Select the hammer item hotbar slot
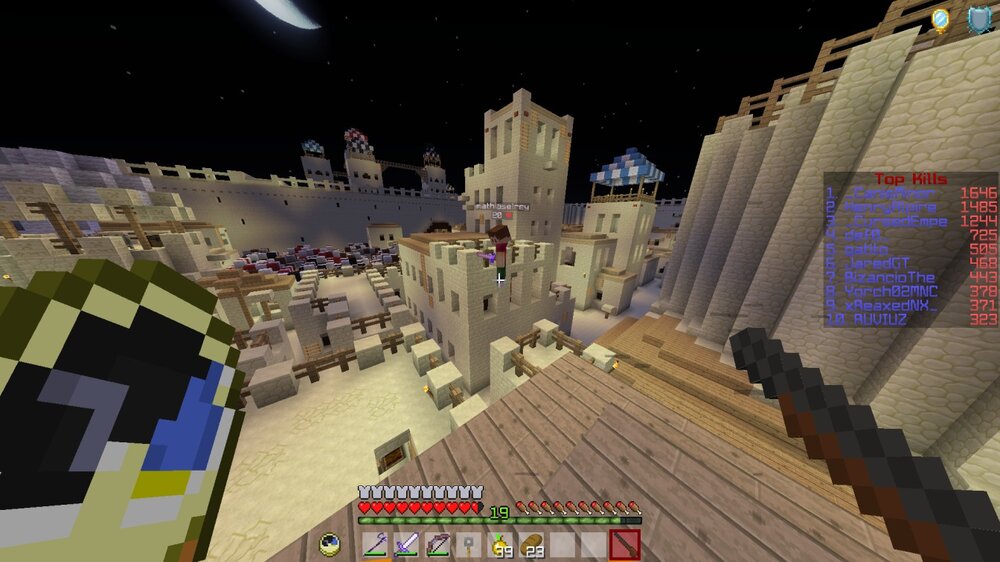Screen dimensions: 1000x562 point(468,546)
